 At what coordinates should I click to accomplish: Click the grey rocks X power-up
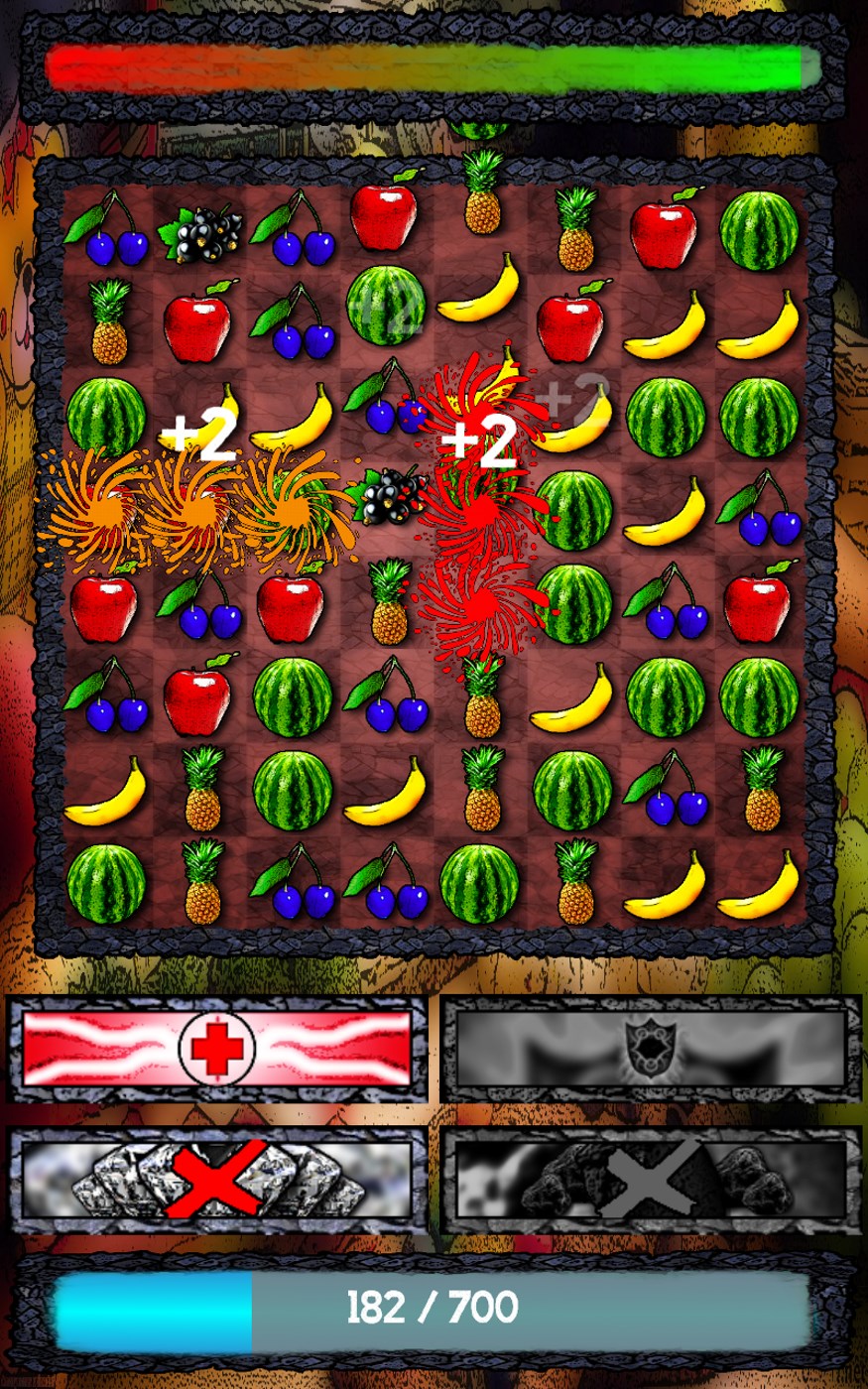pos(651,1180)
